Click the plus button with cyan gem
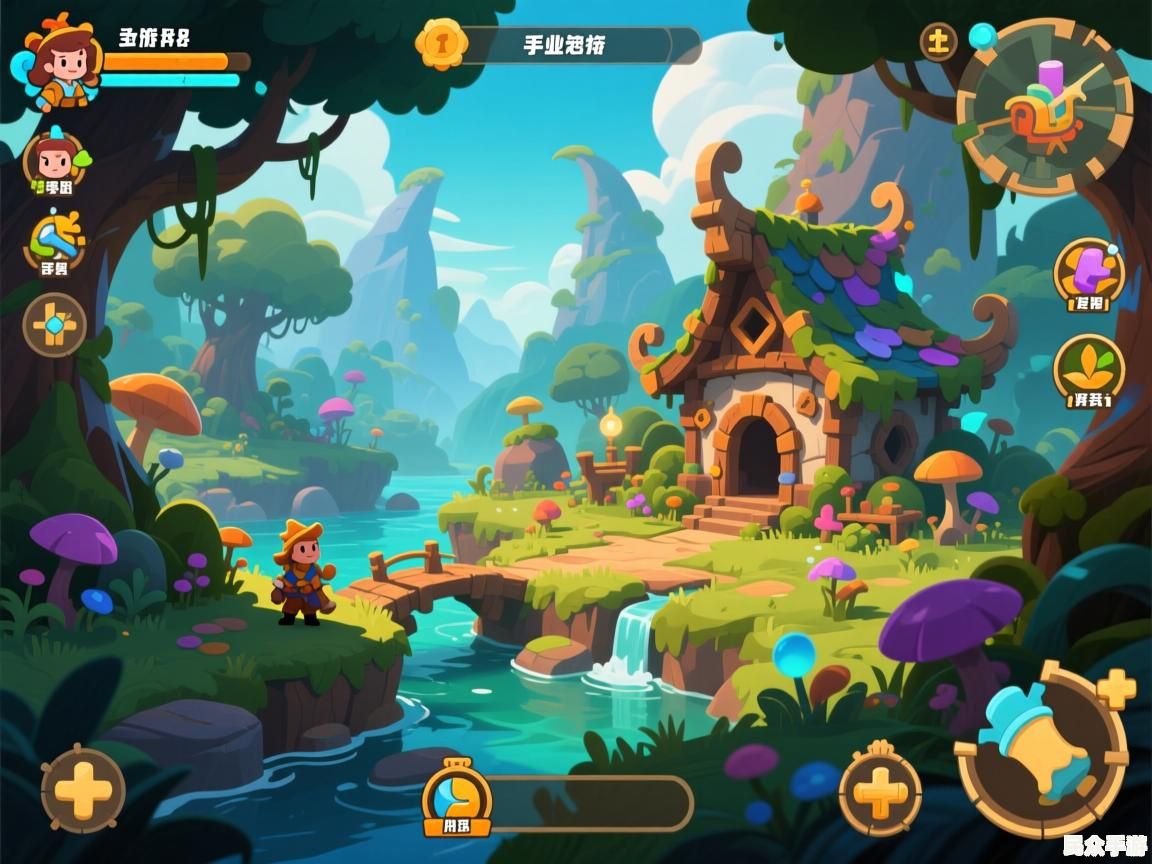 click(x=55, y=325)
